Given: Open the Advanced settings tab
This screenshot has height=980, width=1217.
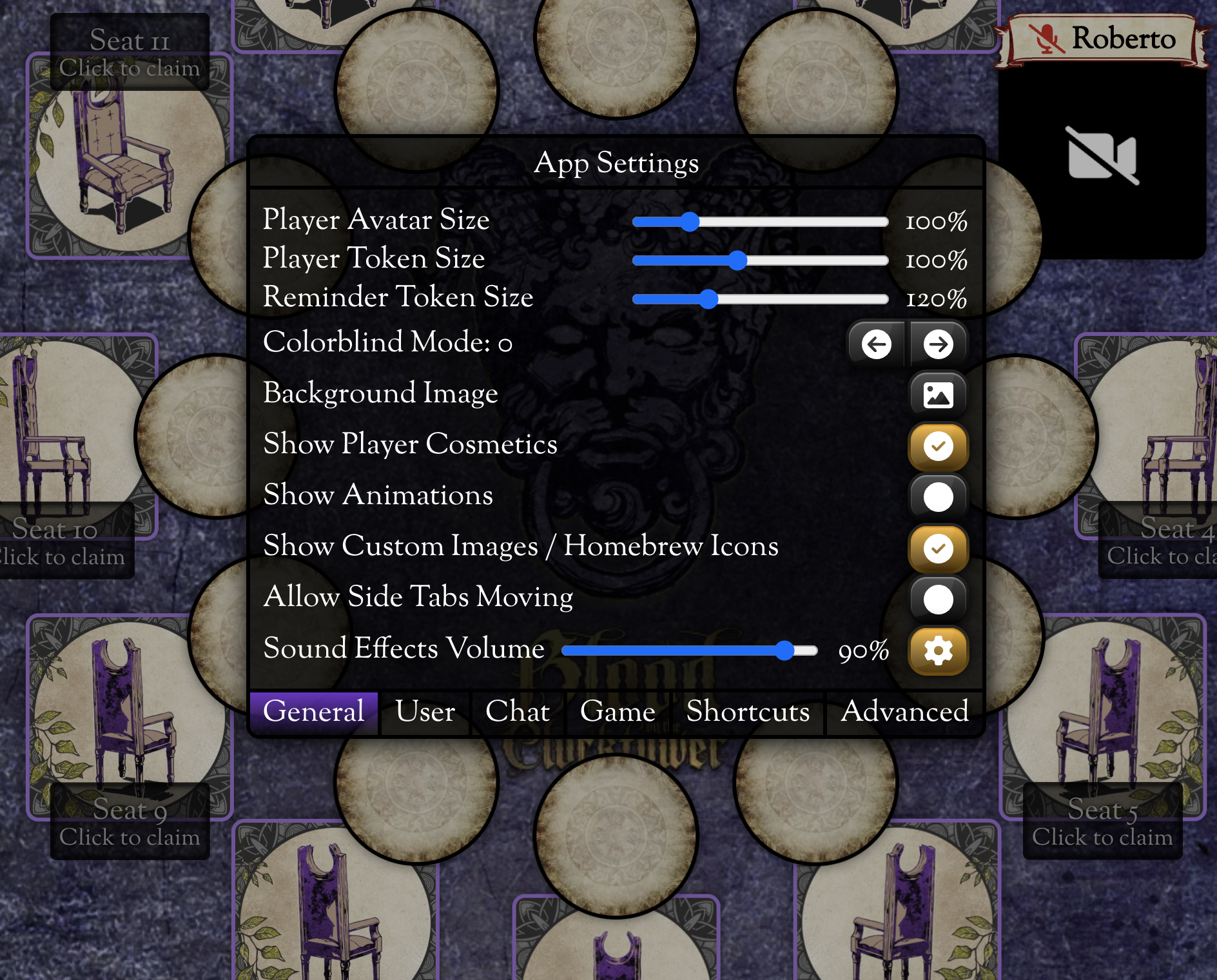Looking at the screenshot, I should pos(904,712).
